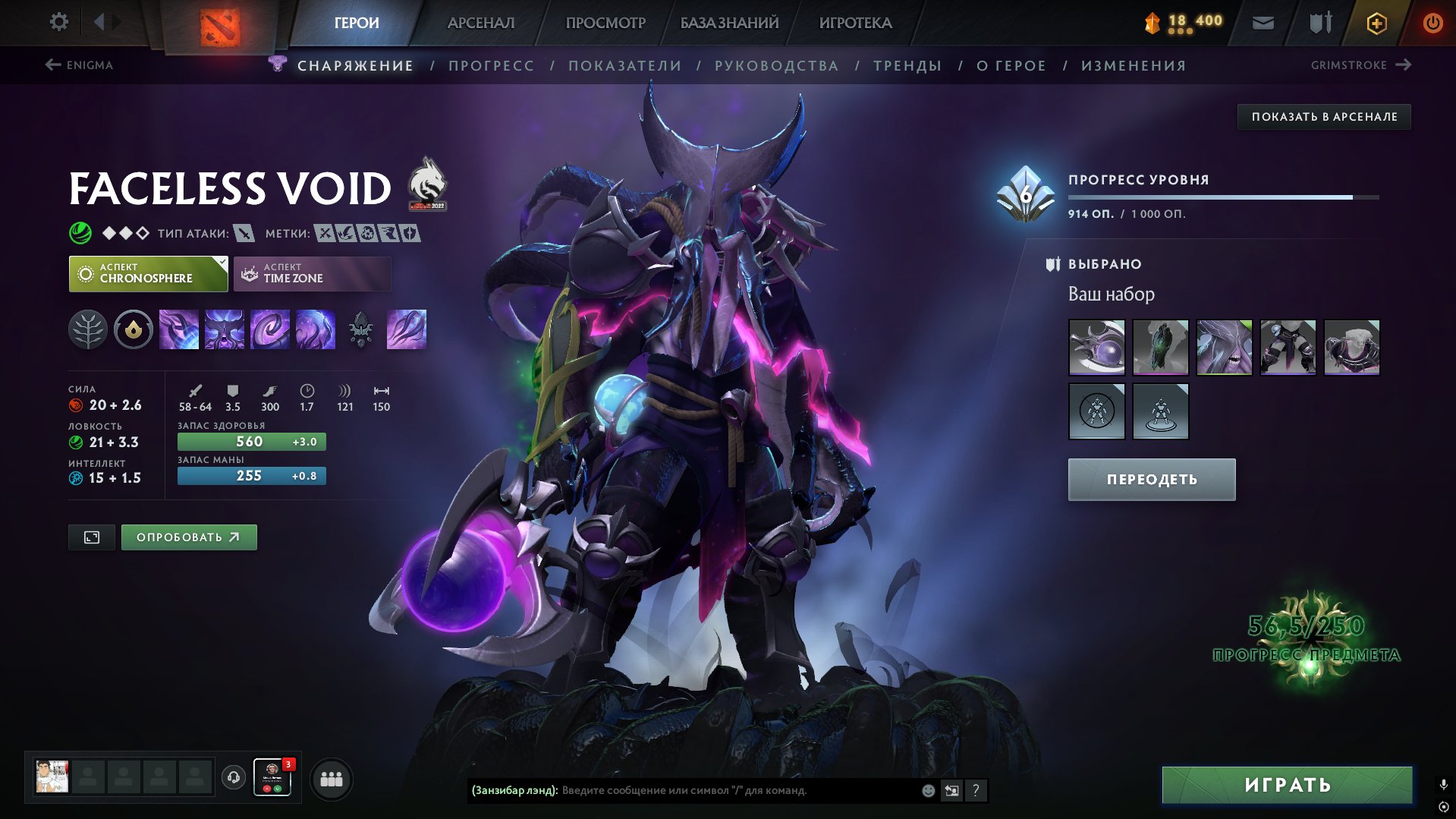Open the talent tree icon
This screenshot has width=1456, height=819.
pyautogui.click(x=90, y=329)
